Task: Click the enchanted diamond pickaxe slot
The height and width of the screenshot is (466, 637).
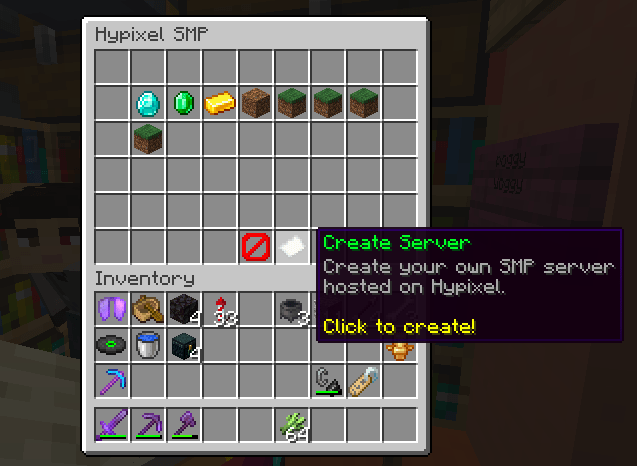Action: tap(112, 381)
